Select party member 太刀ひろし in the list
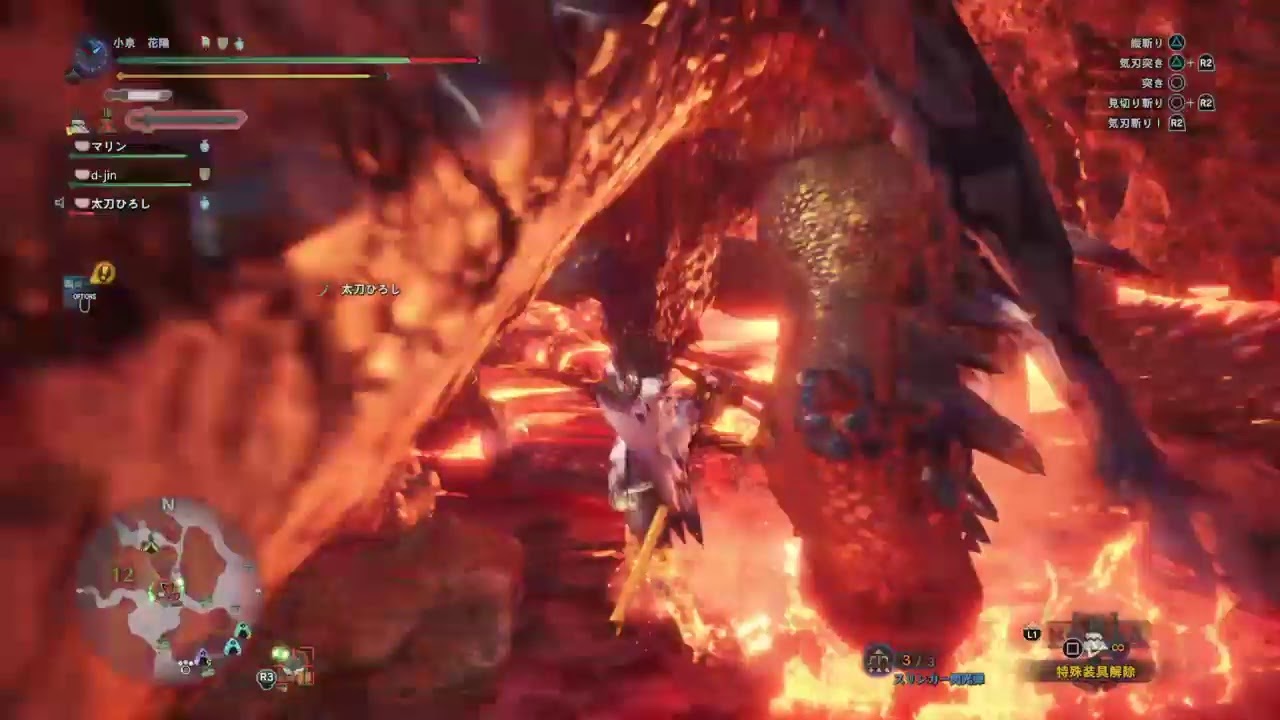This screenshot has height=720, width=1280. coord(120,203)
